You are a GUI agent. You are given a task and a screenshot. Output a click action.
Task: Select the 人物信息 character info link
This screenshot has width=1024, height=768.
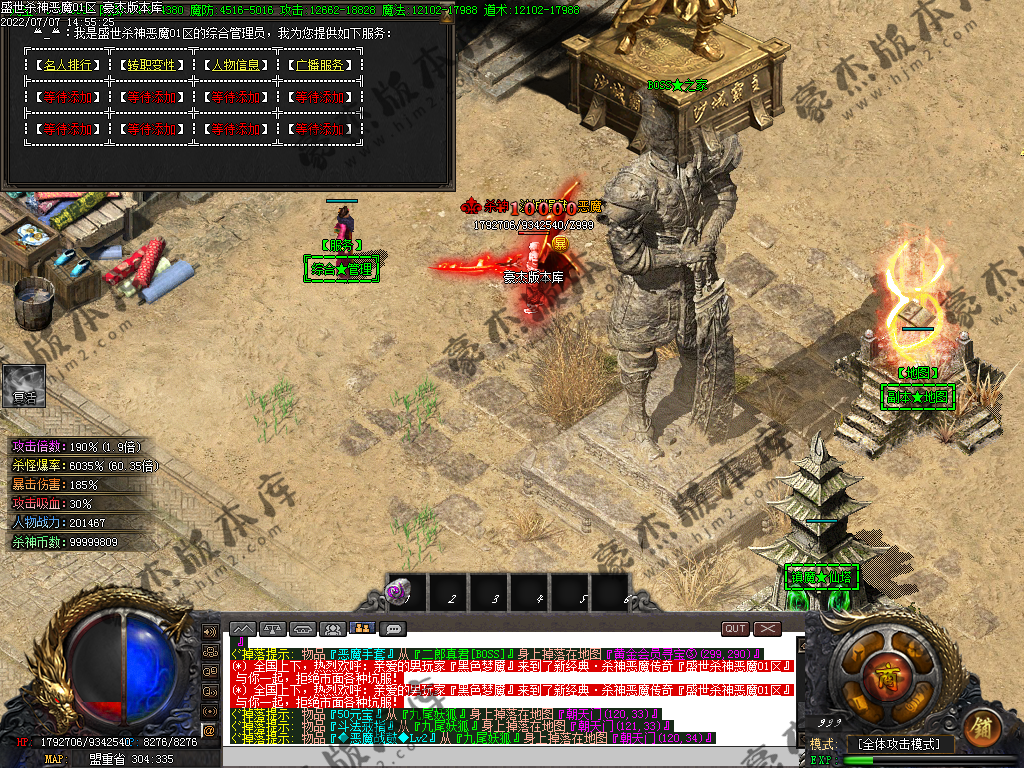(x=235, y=65)
